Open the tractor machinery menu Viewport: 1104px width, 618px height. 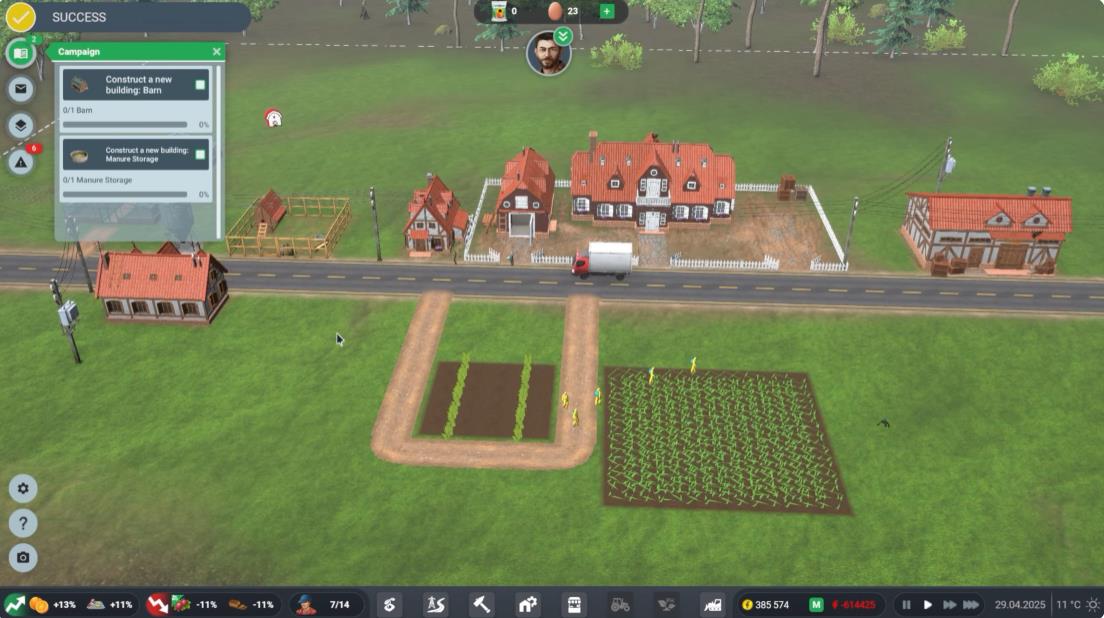620,604
